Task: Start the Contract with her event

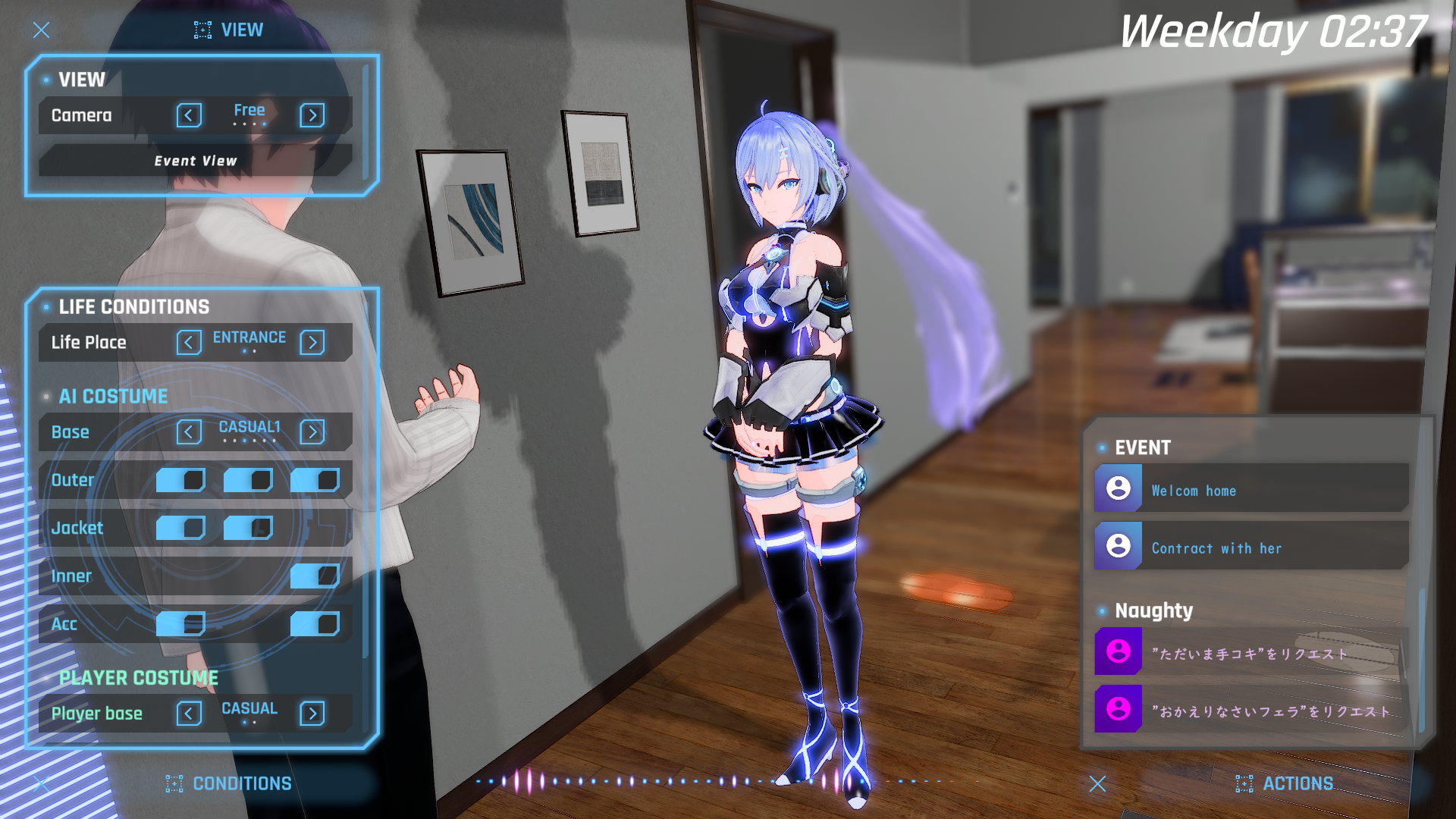Action: tap(1251, 548)
